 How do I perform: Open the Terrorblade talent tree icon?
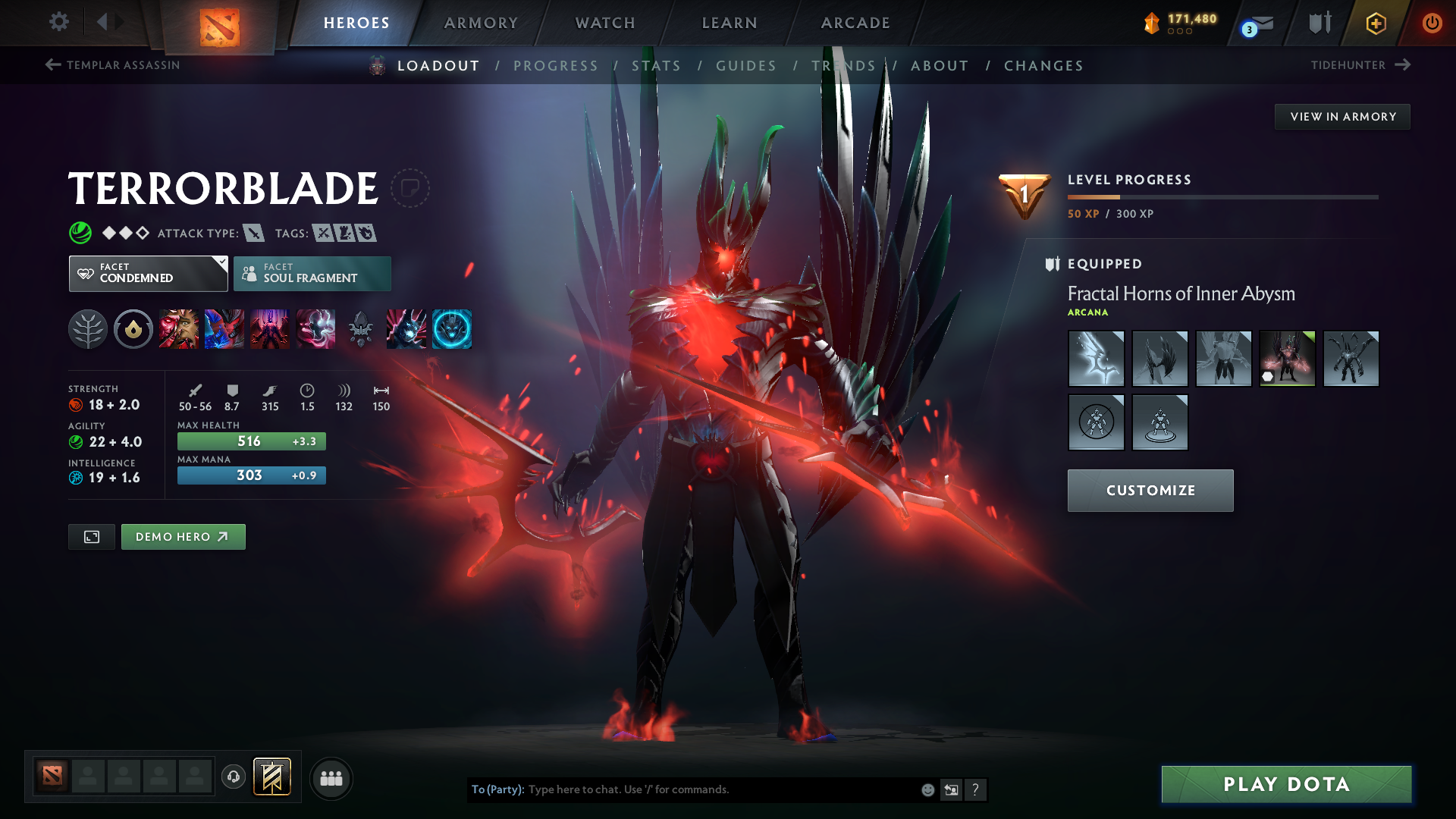(x=88, y=328)
